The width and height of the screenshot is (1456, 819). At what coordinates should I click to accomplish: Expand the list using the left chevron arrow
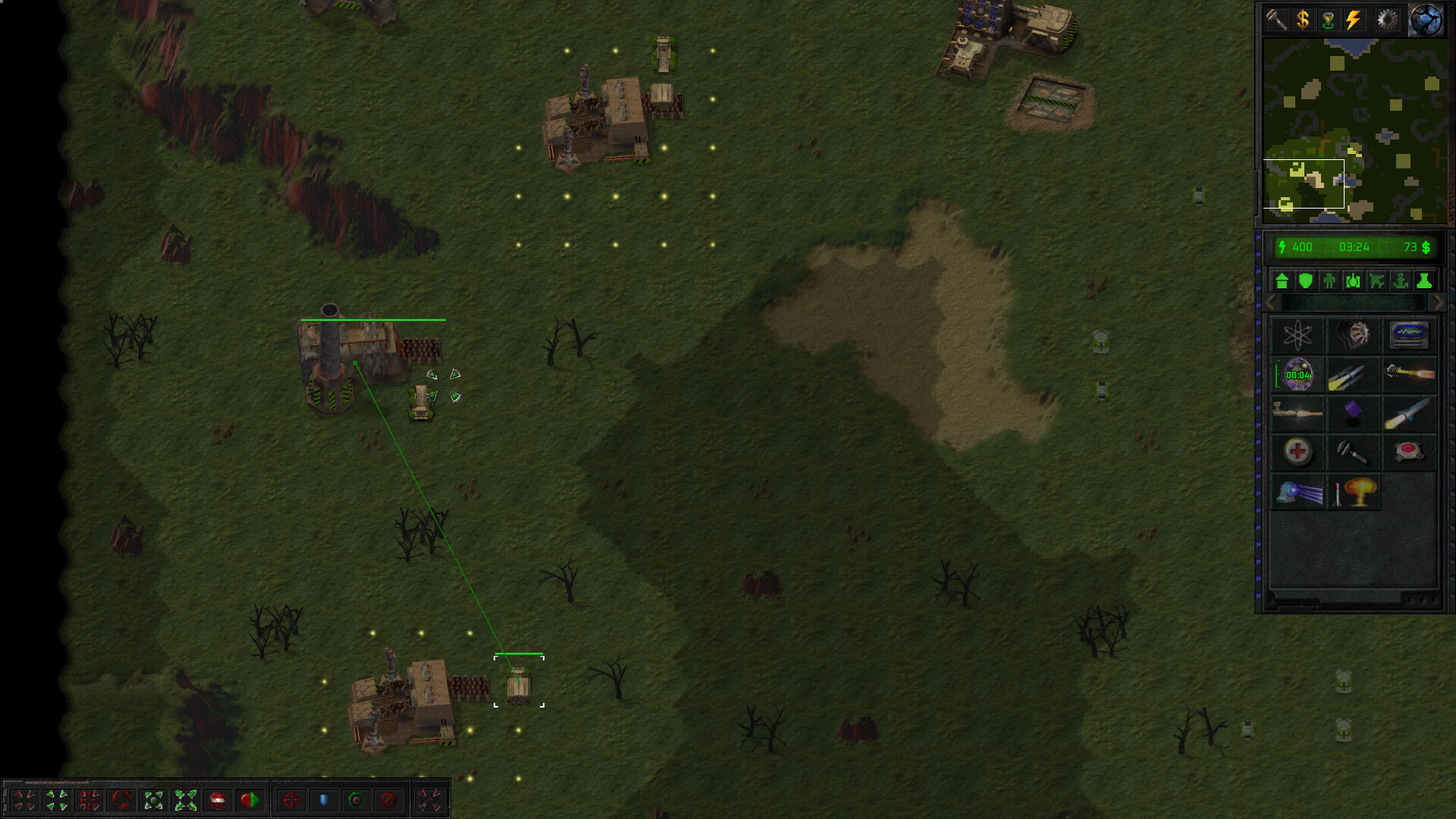1269,302
